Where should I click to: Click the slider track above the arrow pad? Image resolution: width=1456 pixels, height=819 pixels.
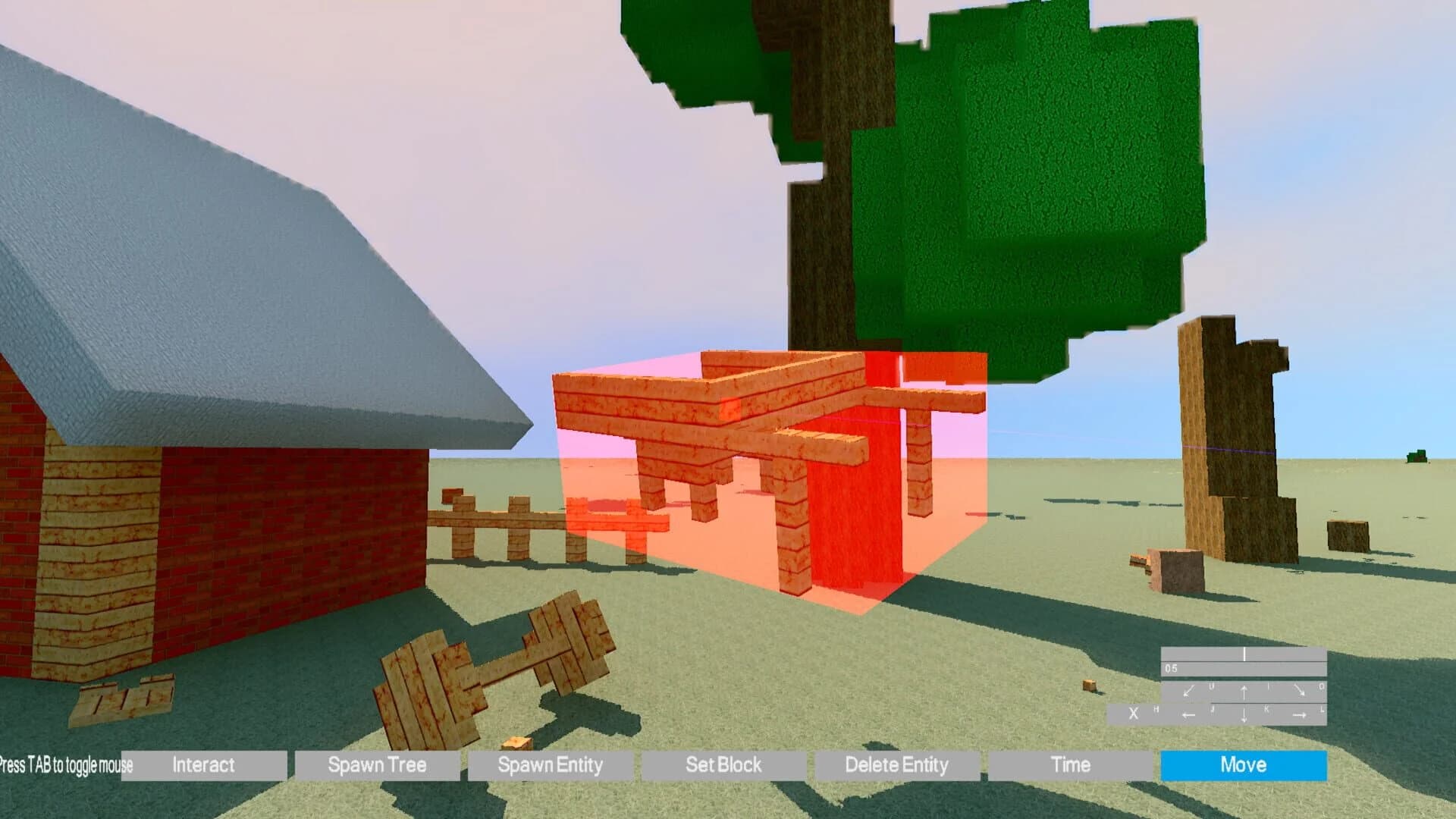pyautogui.click(x=1244, y=652)
